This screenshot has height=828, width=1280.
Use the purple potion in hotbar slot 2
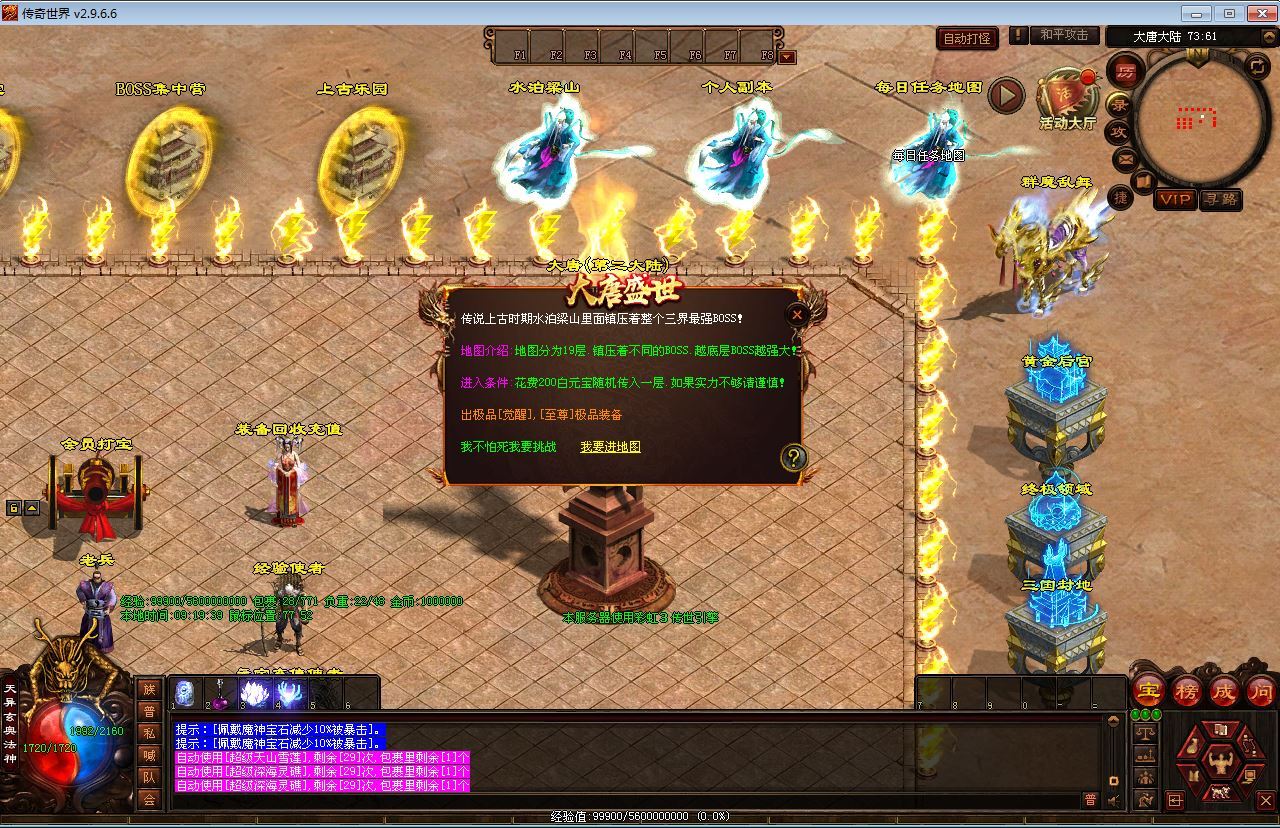click(218, 693)
